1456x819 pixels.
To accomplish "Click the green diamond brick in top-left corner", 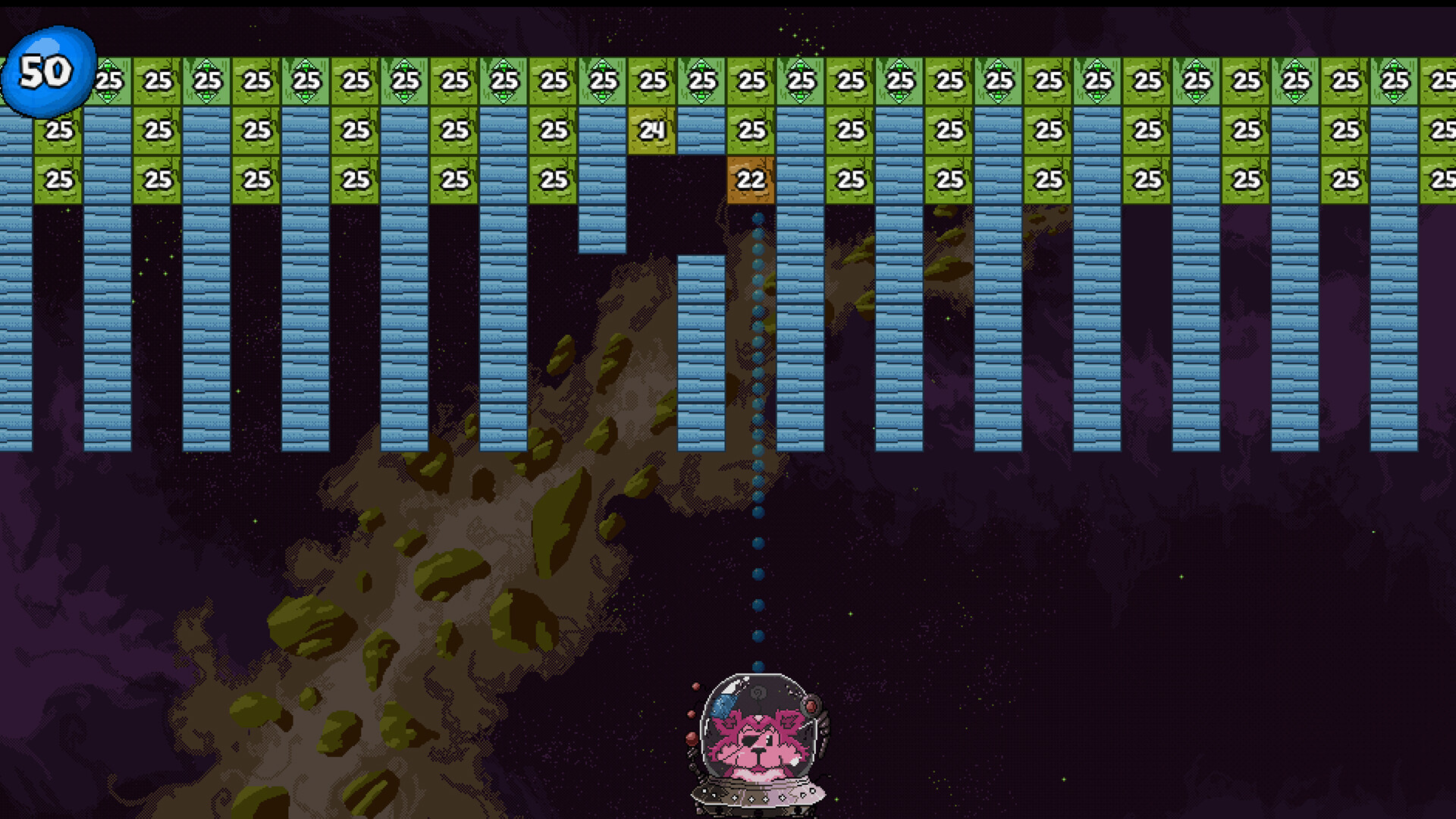I will pos(108,78).
